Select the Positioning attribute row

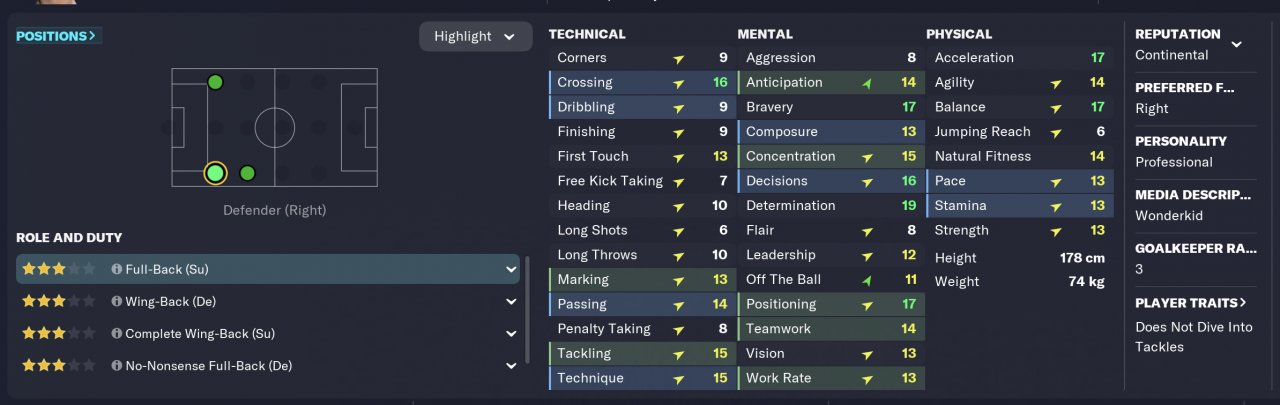point(830,304)
